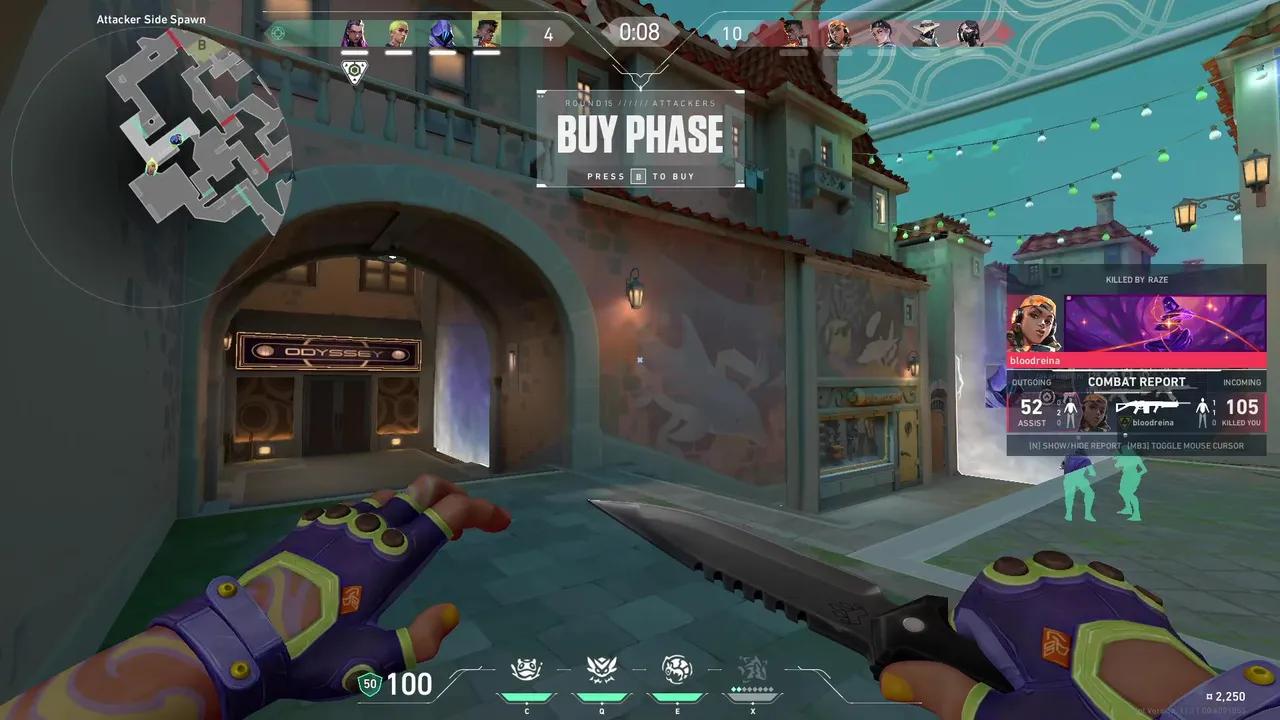1280x720 pixels.
Task: Select the Wingman ability icon (Q)
Action: tap(602, 672)
